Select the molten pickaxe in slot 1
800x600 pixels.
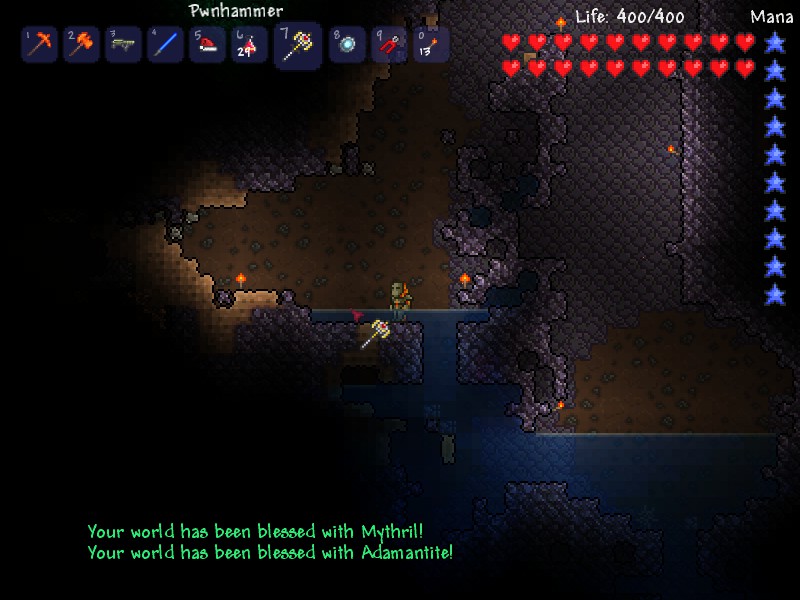click(40, 45)
